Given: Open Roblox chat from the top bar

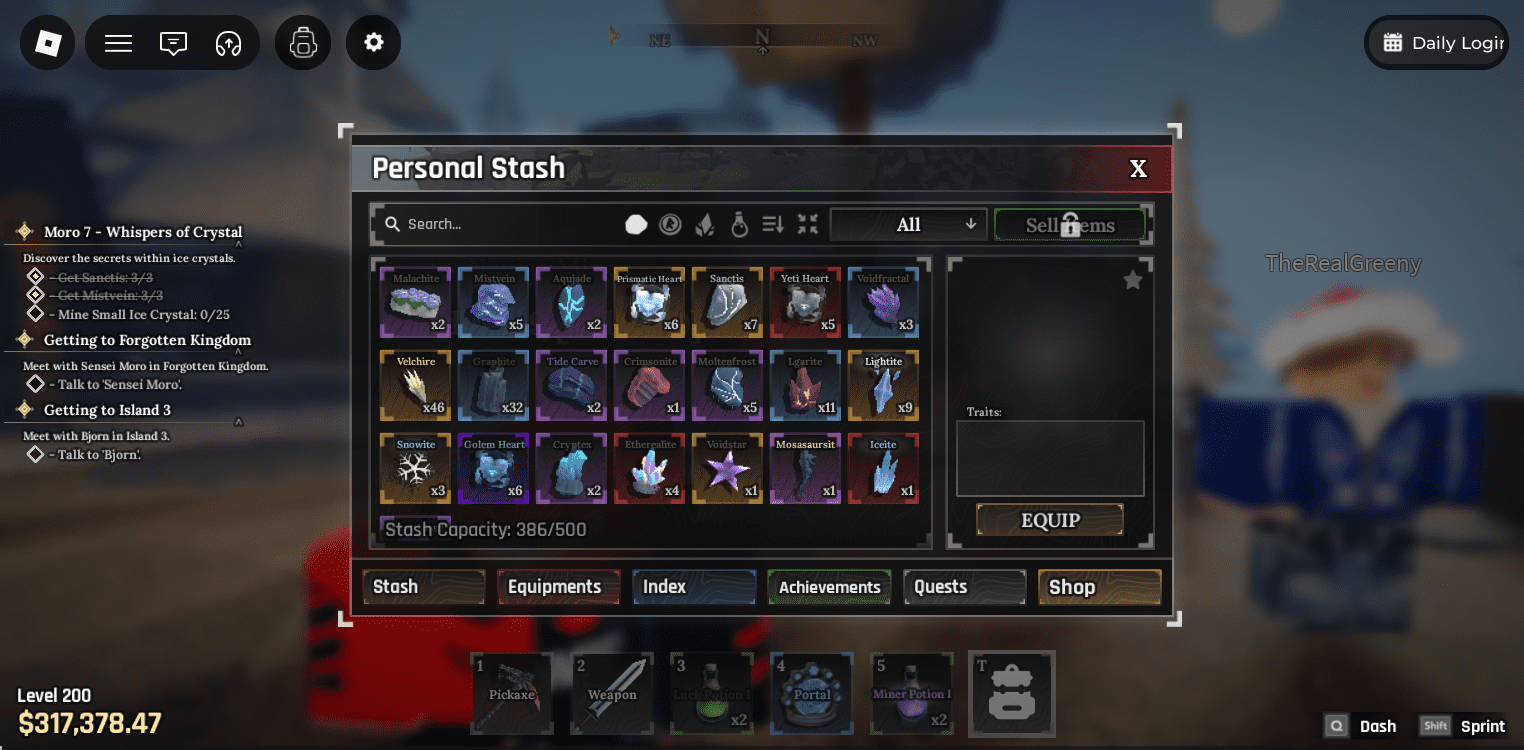Looking at the screenshot, I should (x=172, y=42).
